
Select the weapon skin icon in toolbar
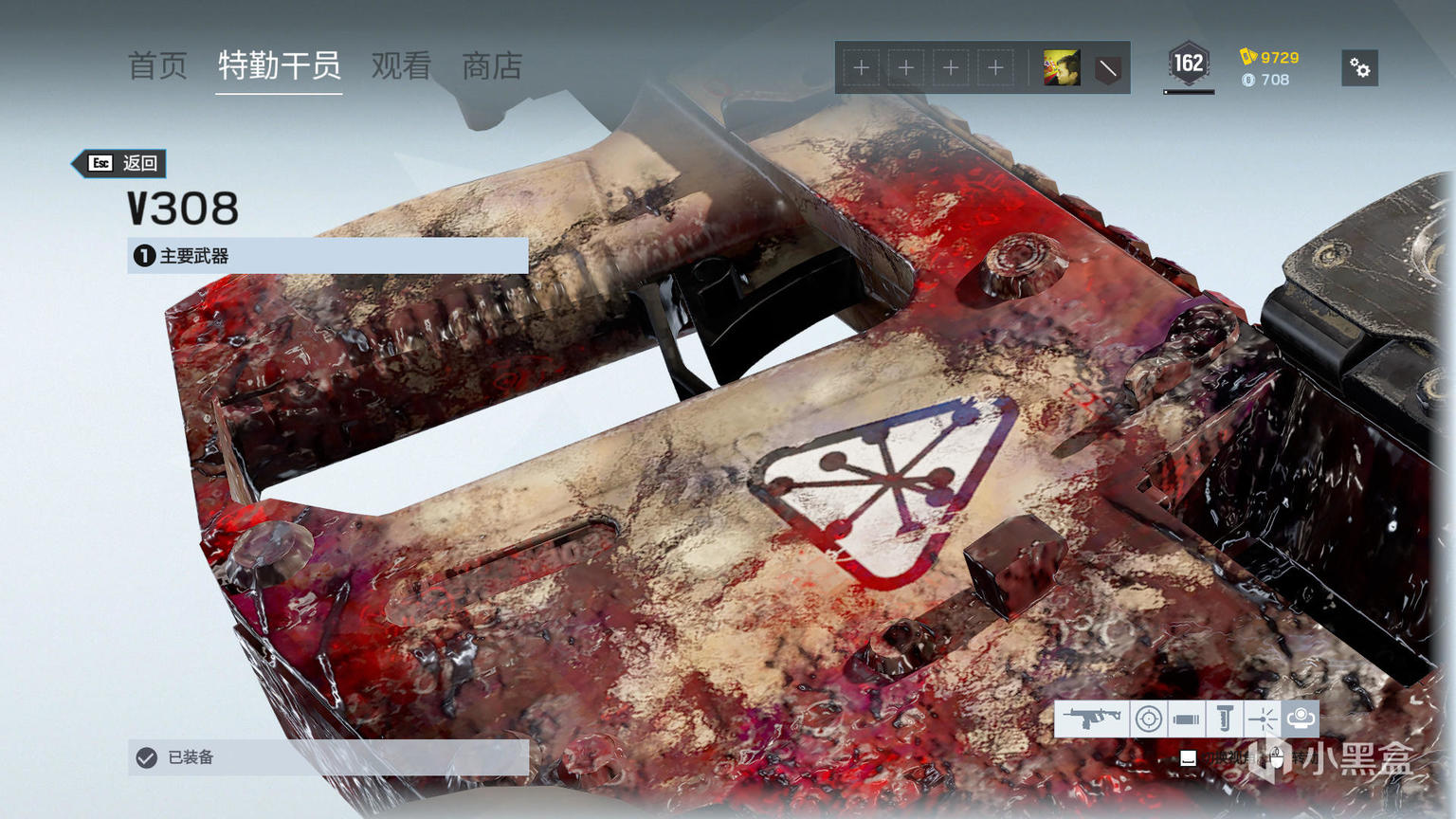coord(1091,719)
